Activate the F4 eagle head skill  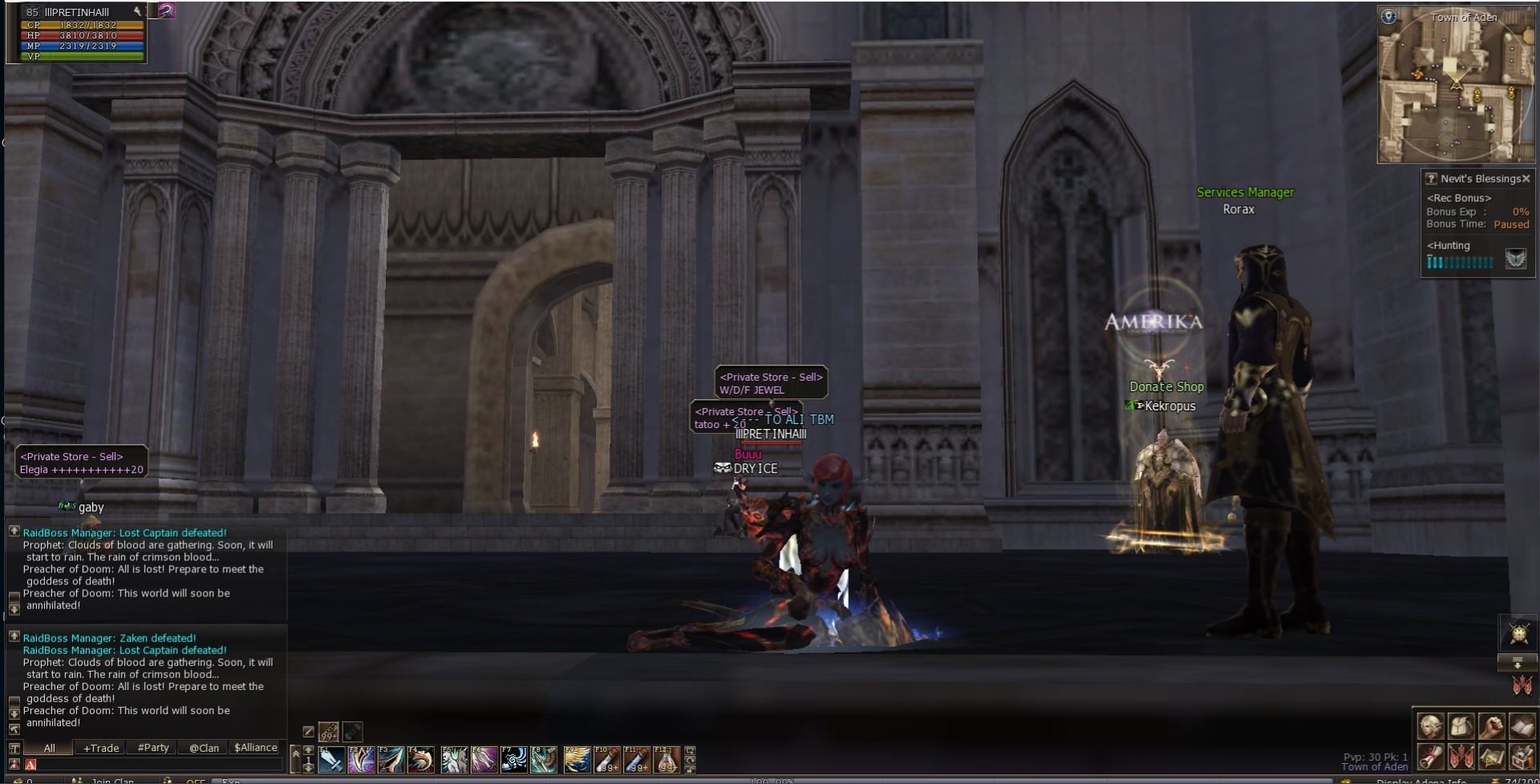click(420, 759)
